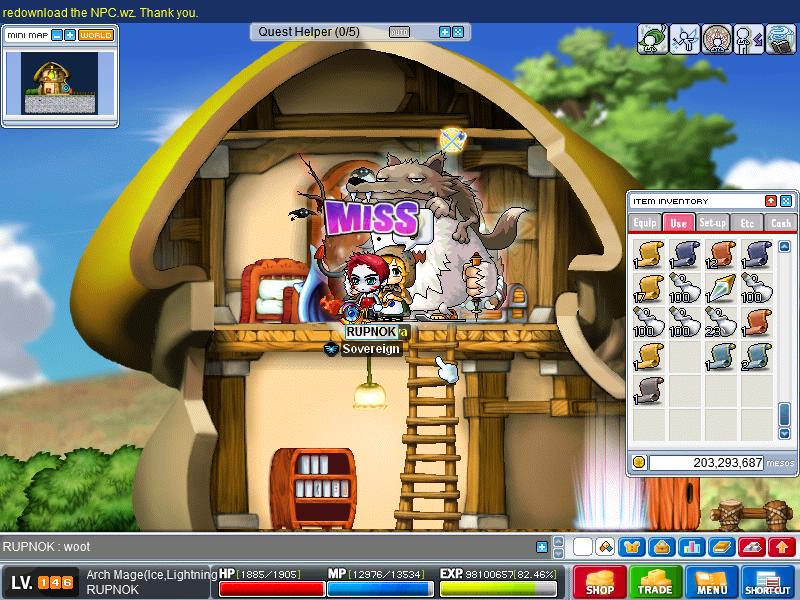
Task: Open the MENU button
Action: (712, 582)
